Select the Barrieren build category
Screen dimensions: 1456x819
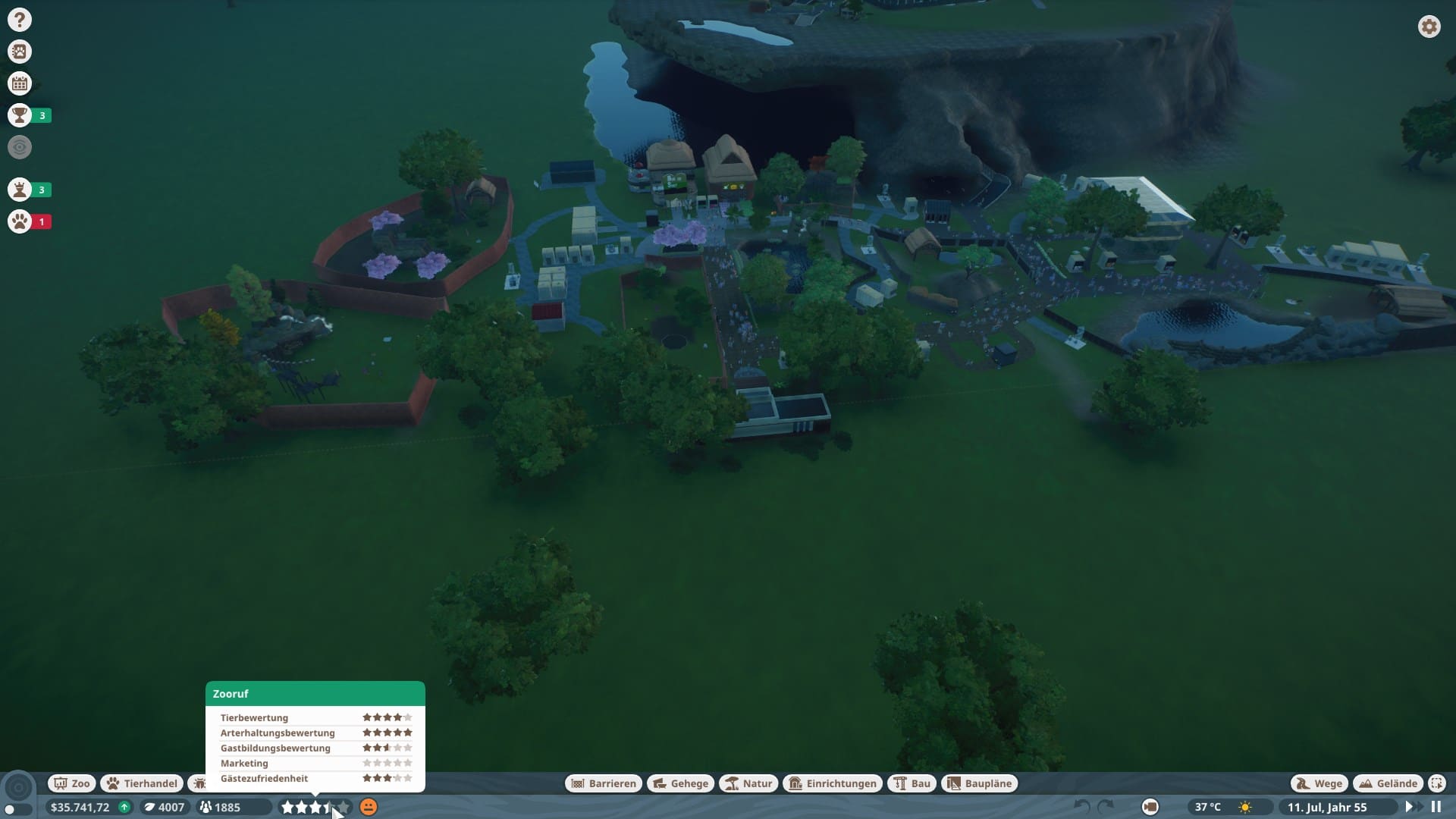(604, 783)
